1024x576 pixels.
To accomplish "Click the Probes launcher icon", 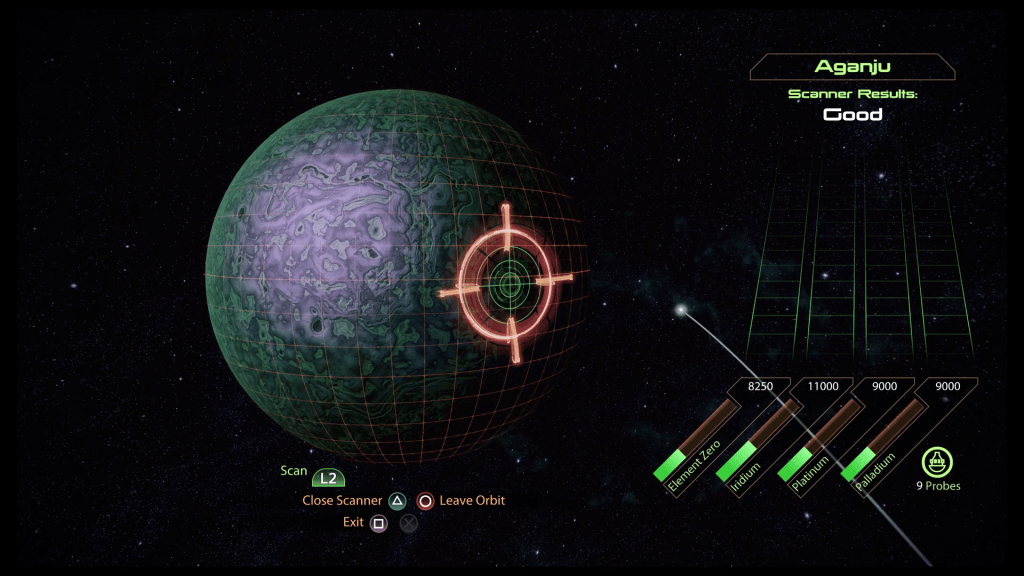I will [937, 462].
